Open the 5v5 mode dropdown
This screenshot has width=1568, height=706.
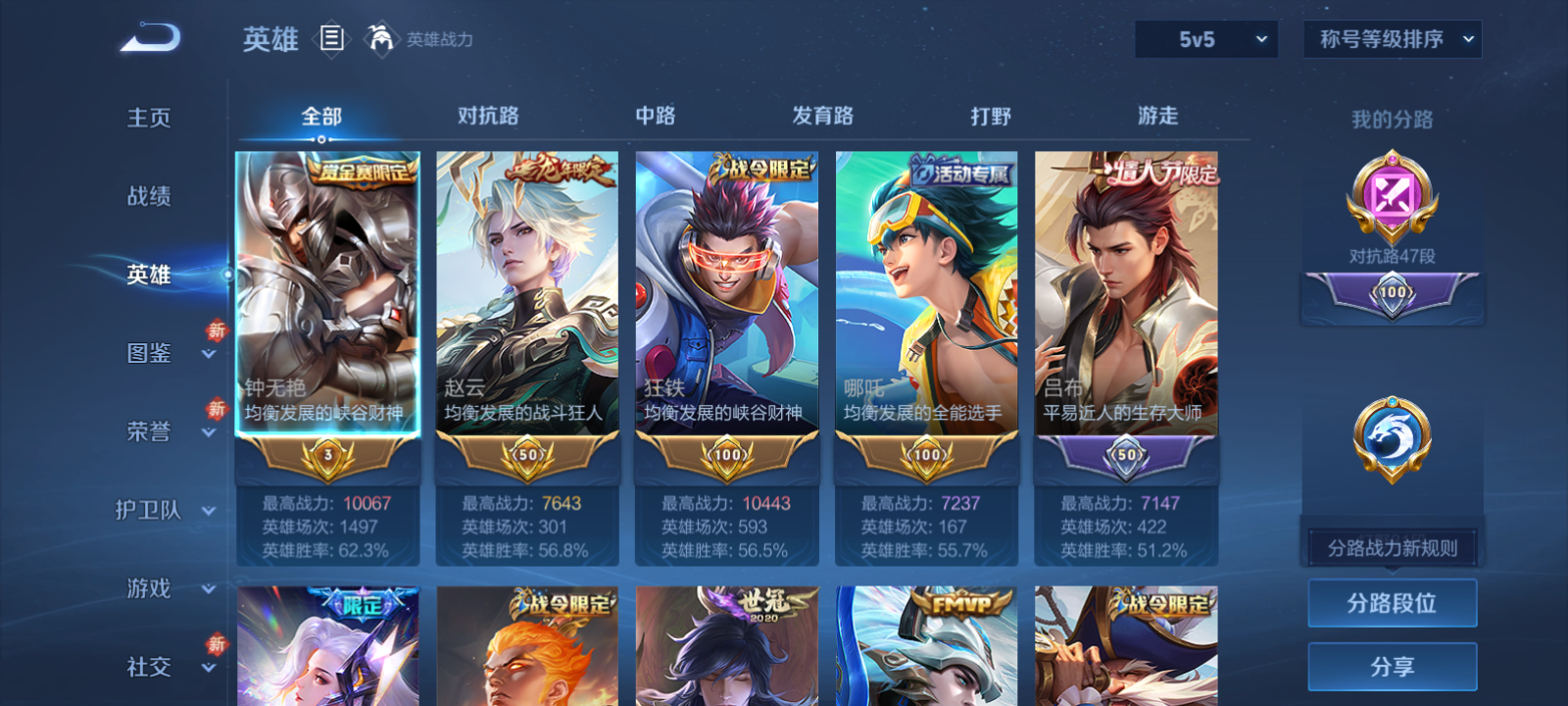pyautogui.click(x=1206, y=39)
